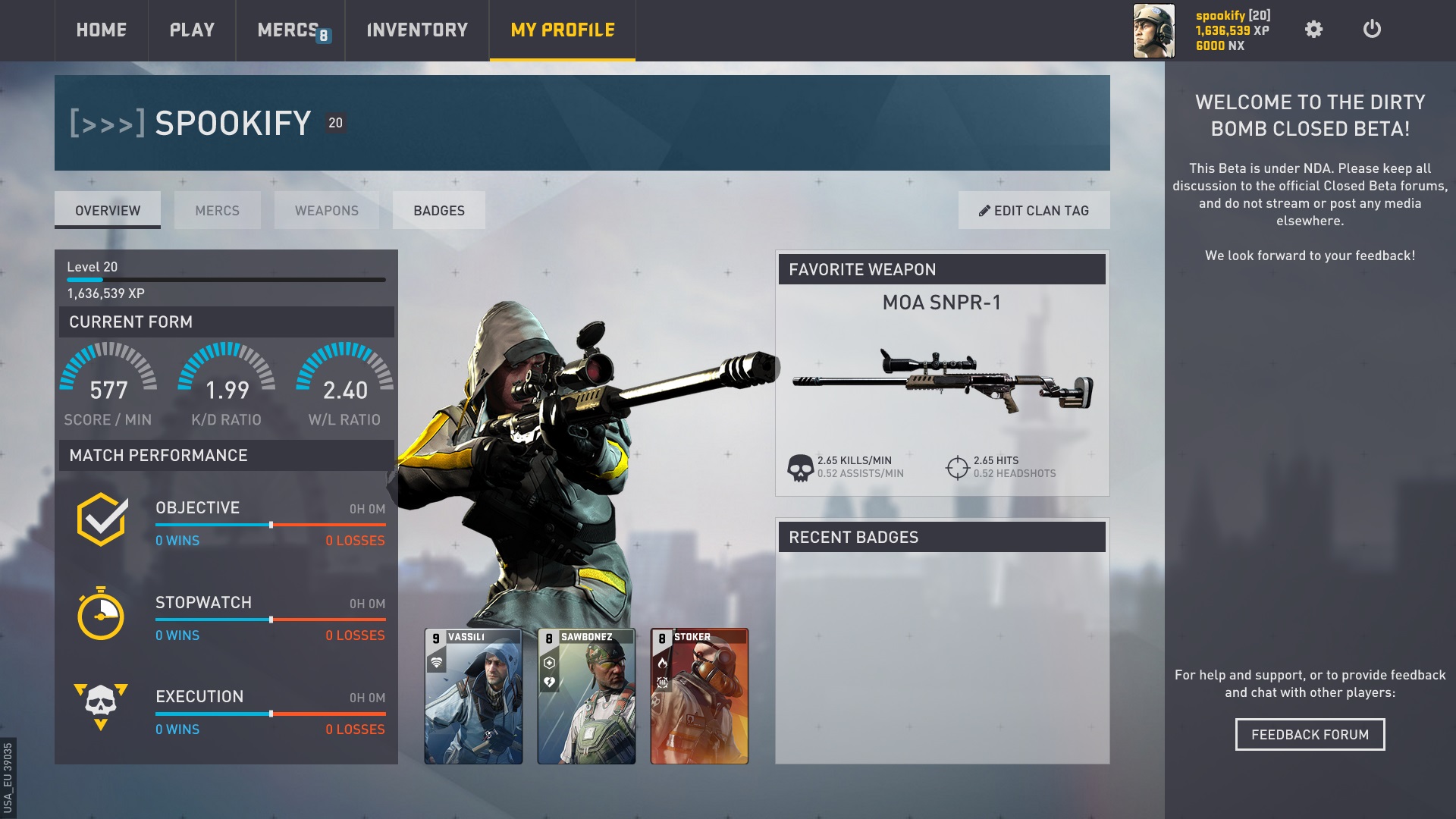Show the Weapons tab

tap(326, 210)
